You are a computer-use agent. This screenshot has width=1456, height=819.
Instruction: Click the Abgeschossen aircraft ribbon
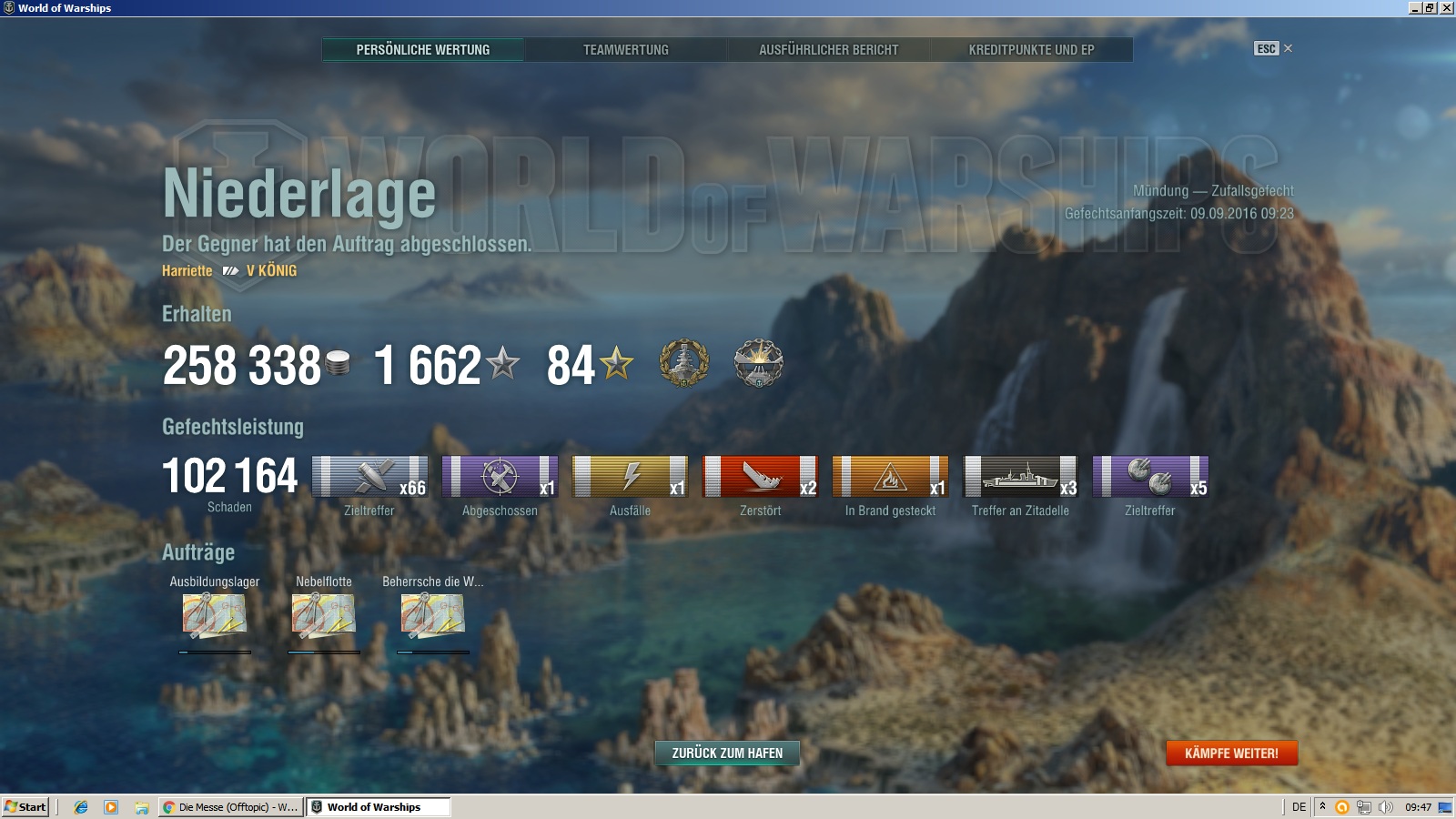click(x=500, y=476)
